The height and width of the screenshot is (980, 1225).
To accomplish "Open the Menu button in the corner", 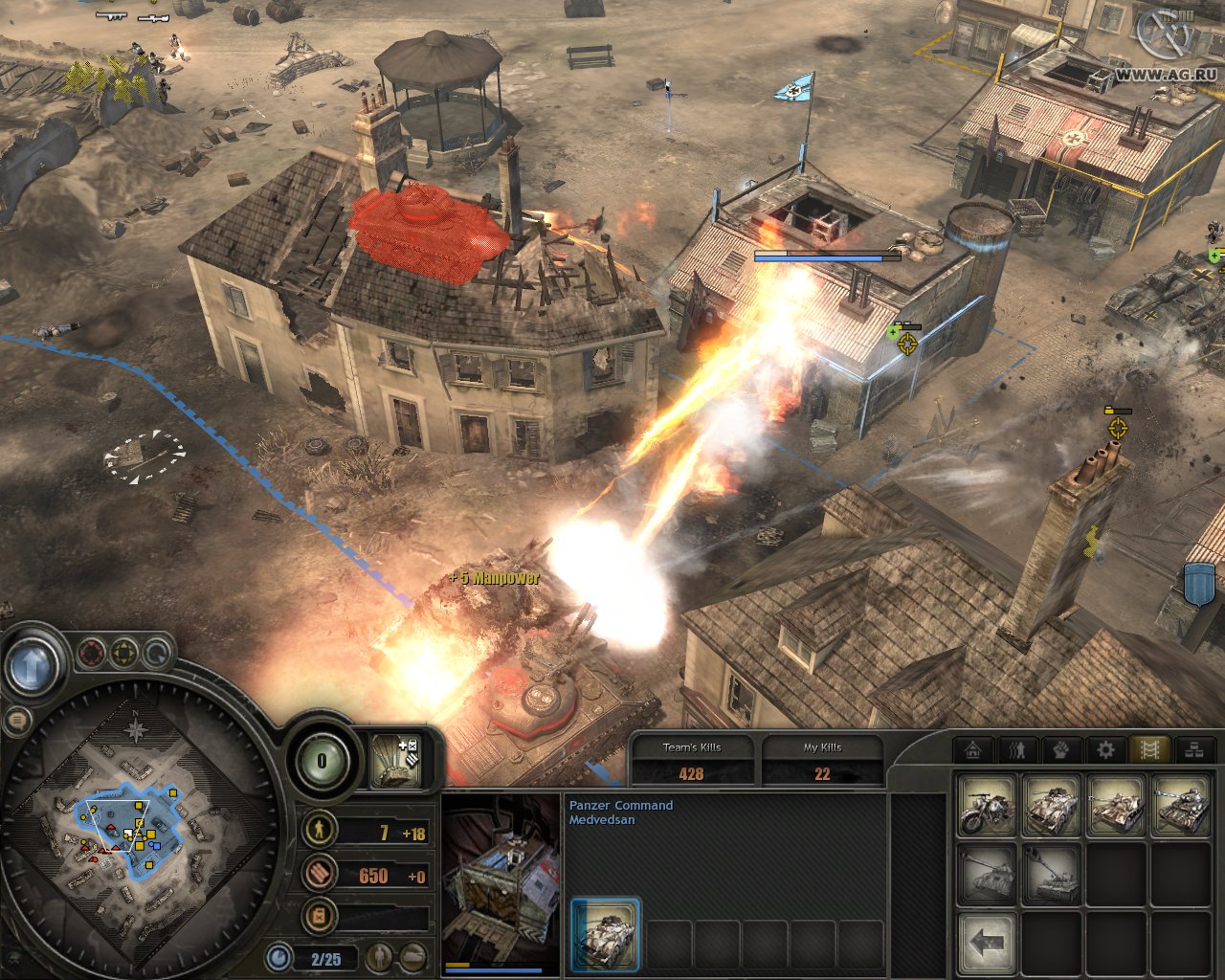I will pyautogui.click(x=1164, y=34).
